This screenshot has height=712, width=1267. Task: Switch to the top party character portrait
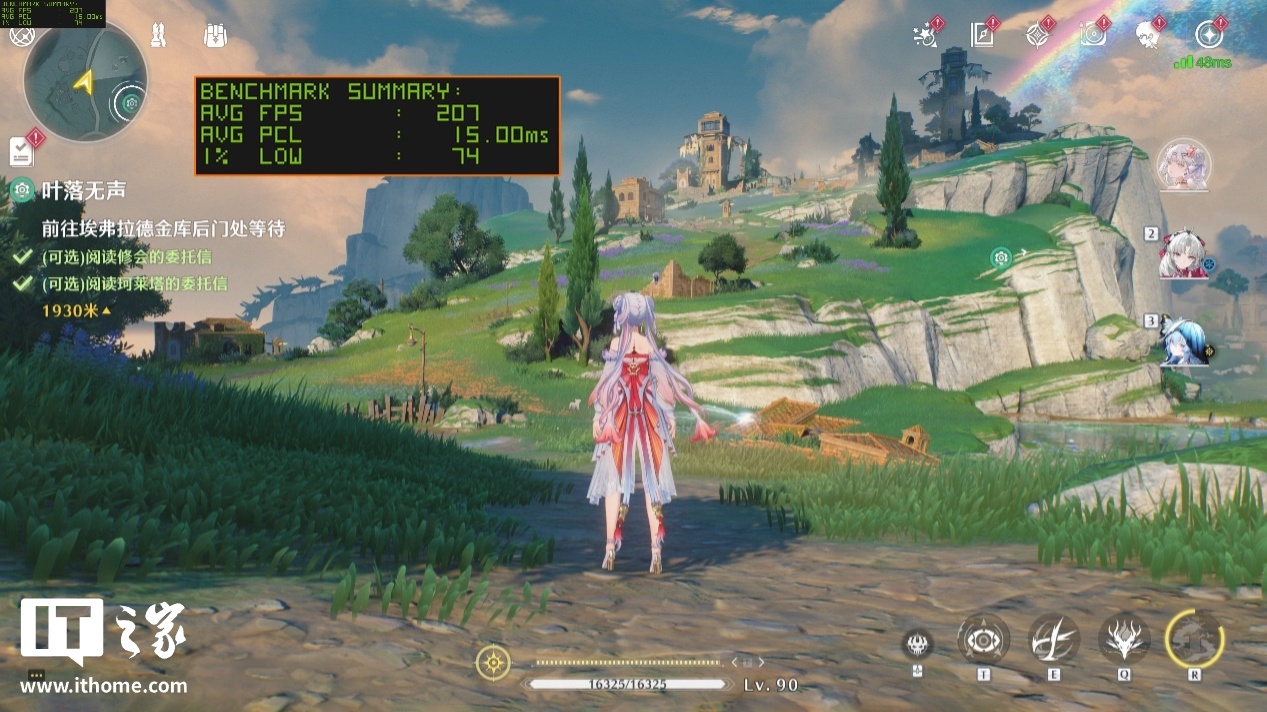click(1184, 164)
